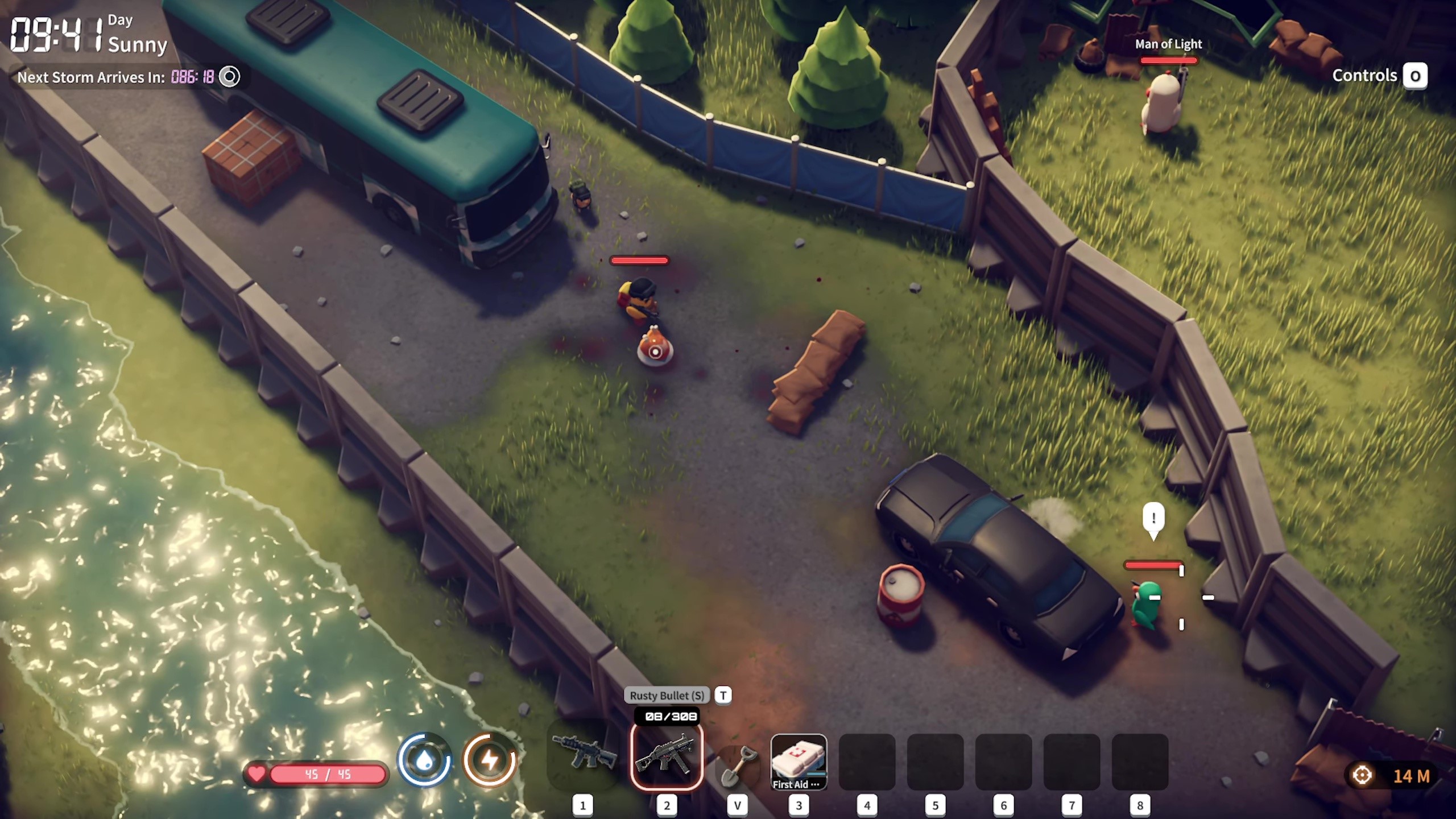Use the First Aid kit slot

[799, 762]
